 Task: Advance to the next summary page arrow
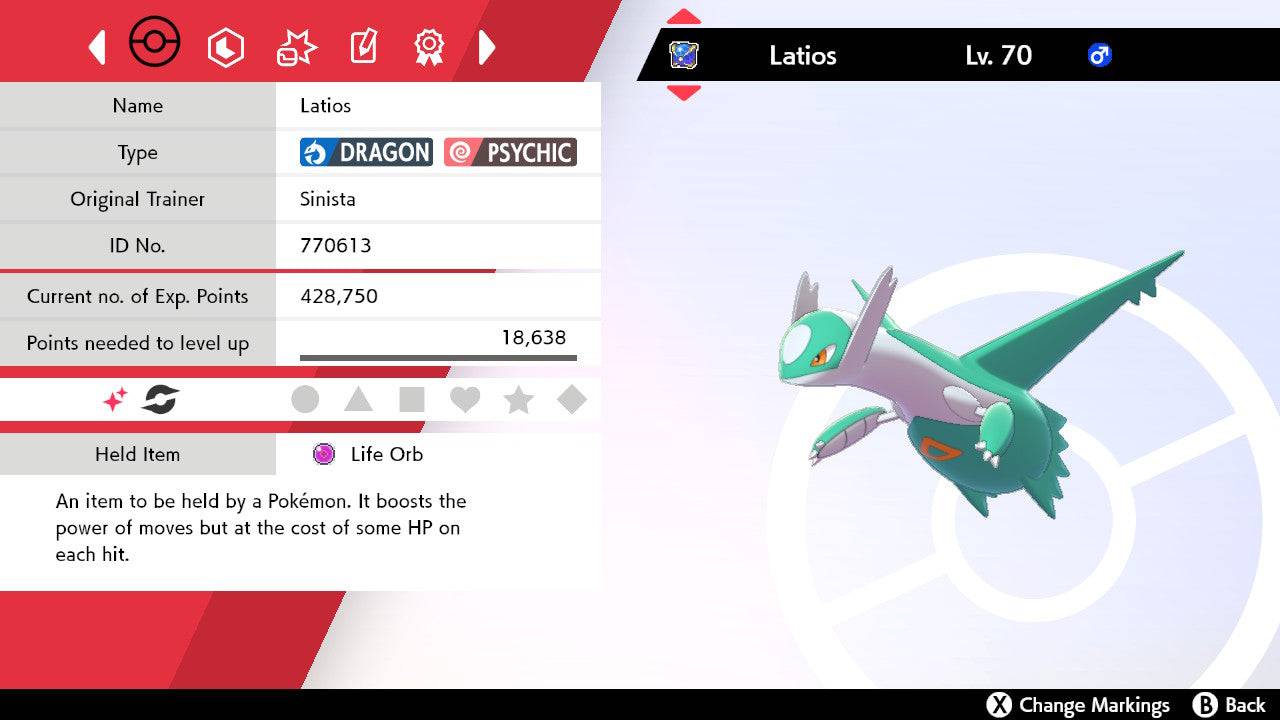487,47
